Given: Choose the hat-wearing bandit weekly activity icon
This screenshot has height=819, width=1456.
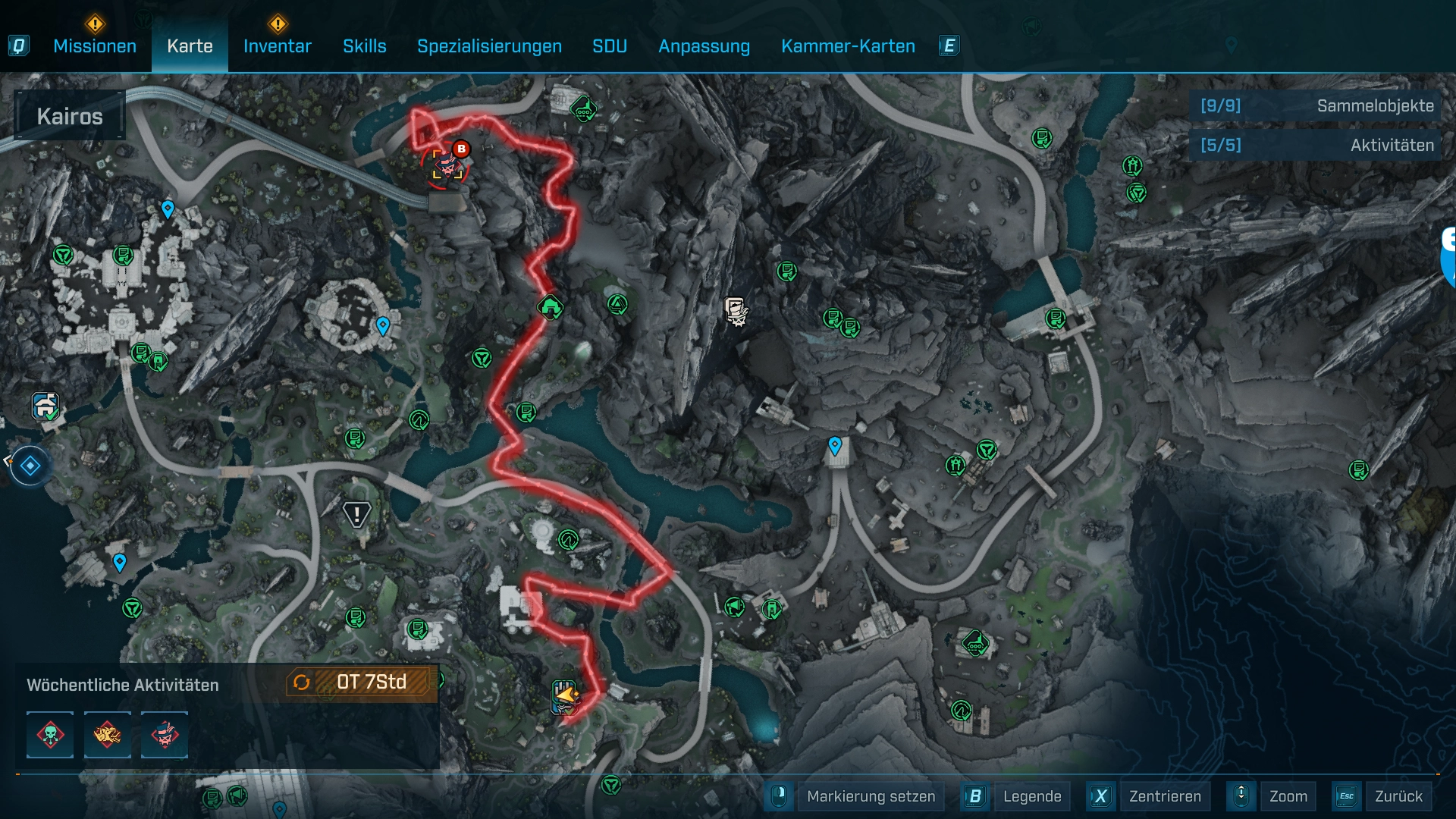Looking at the screenshot, I should tap(165, 735).
